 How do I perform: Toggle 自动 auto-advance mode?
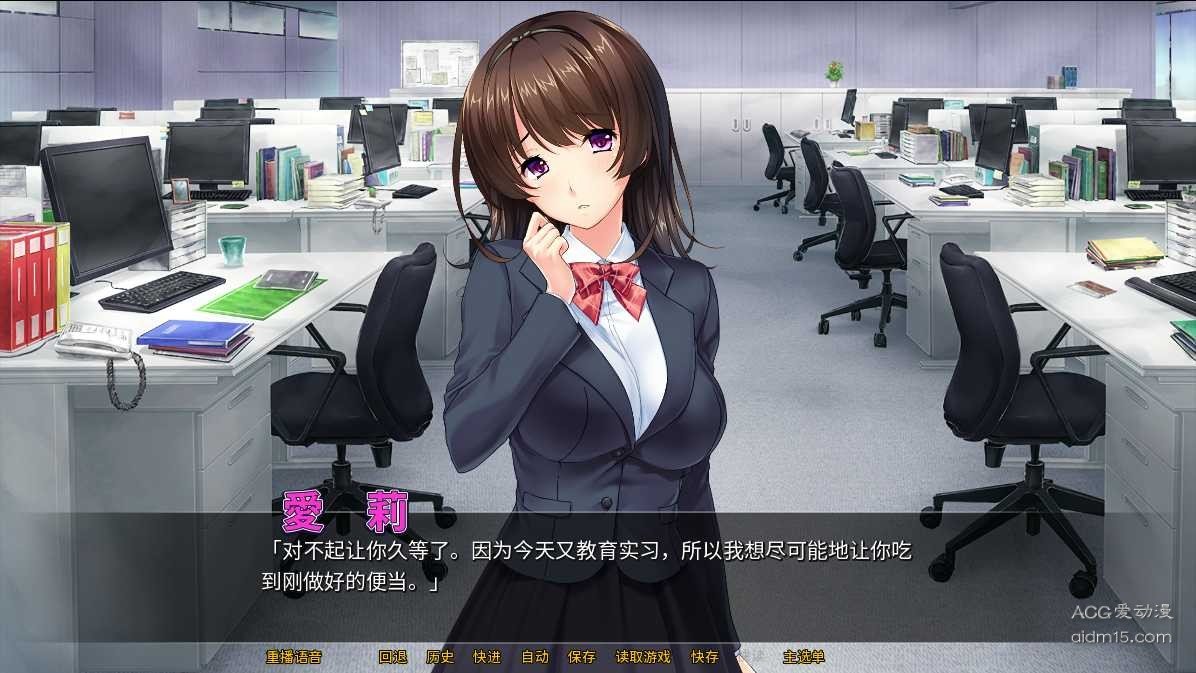pyautogui.click(x=535, y=657)
